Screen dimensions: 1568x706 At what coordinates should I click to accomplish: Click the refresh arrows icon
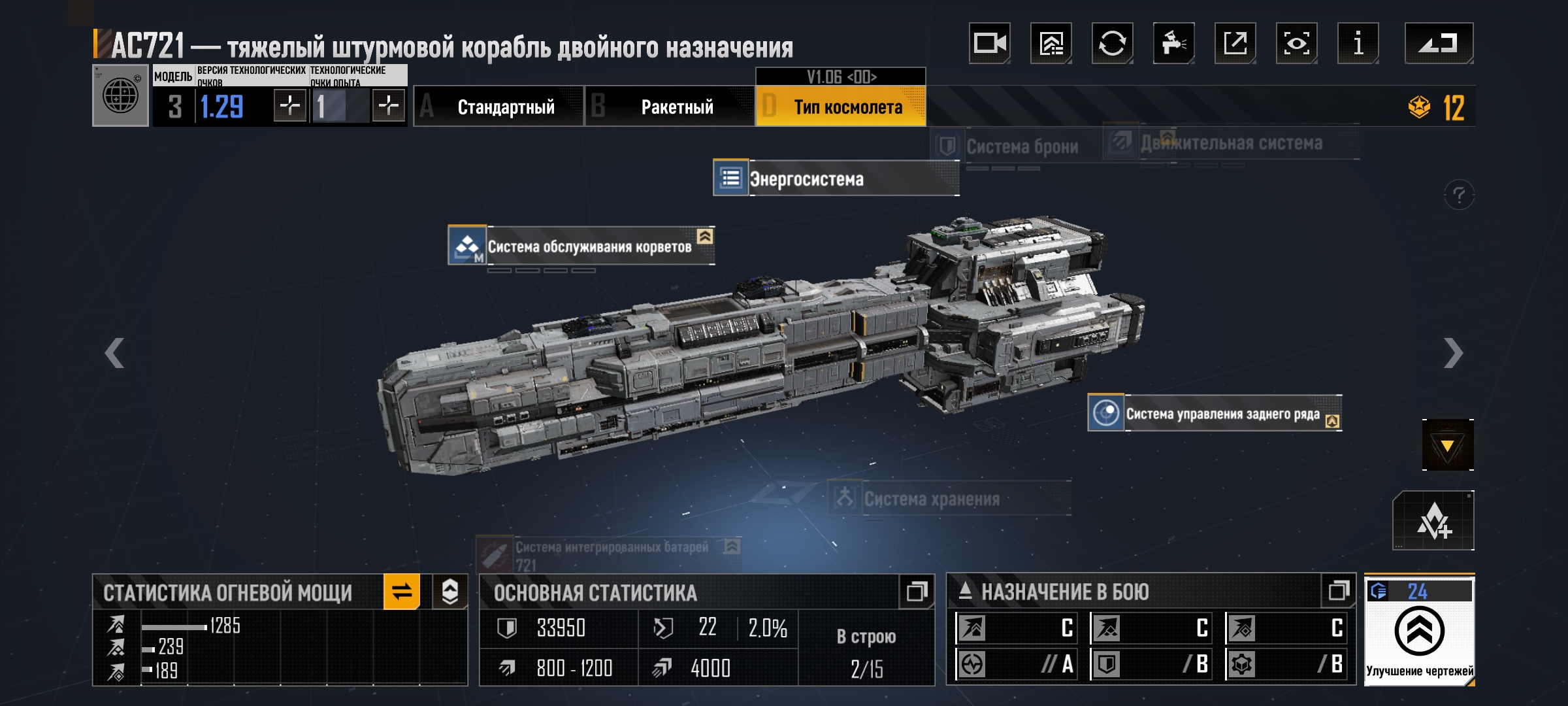pos(1112,44)
